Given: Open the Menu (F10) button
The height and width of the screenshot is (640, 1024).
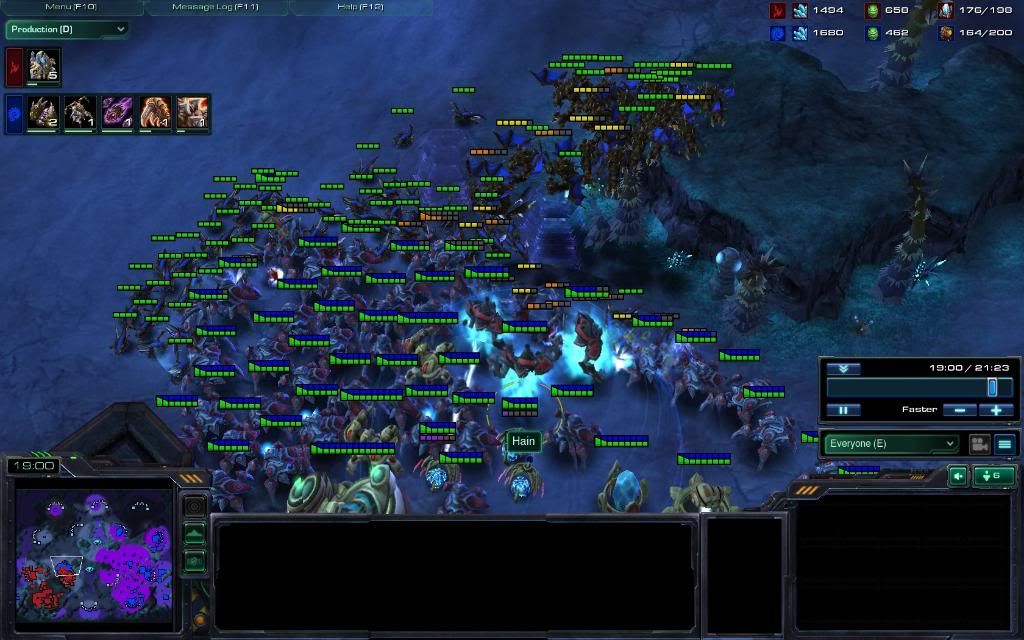Looking at the screenshot, I should tap(70, 7).
